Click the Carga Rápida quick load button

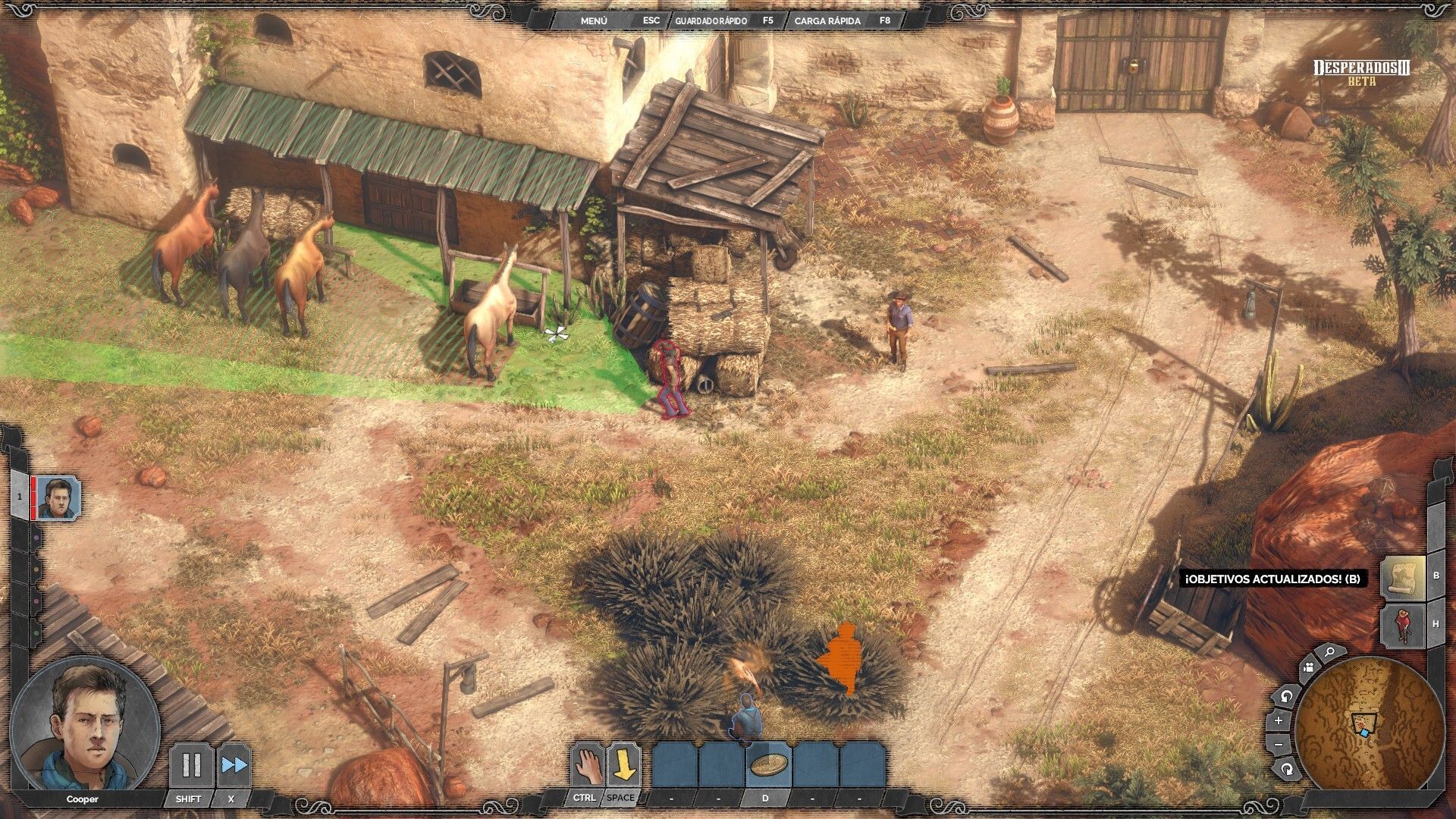(827, 20)
